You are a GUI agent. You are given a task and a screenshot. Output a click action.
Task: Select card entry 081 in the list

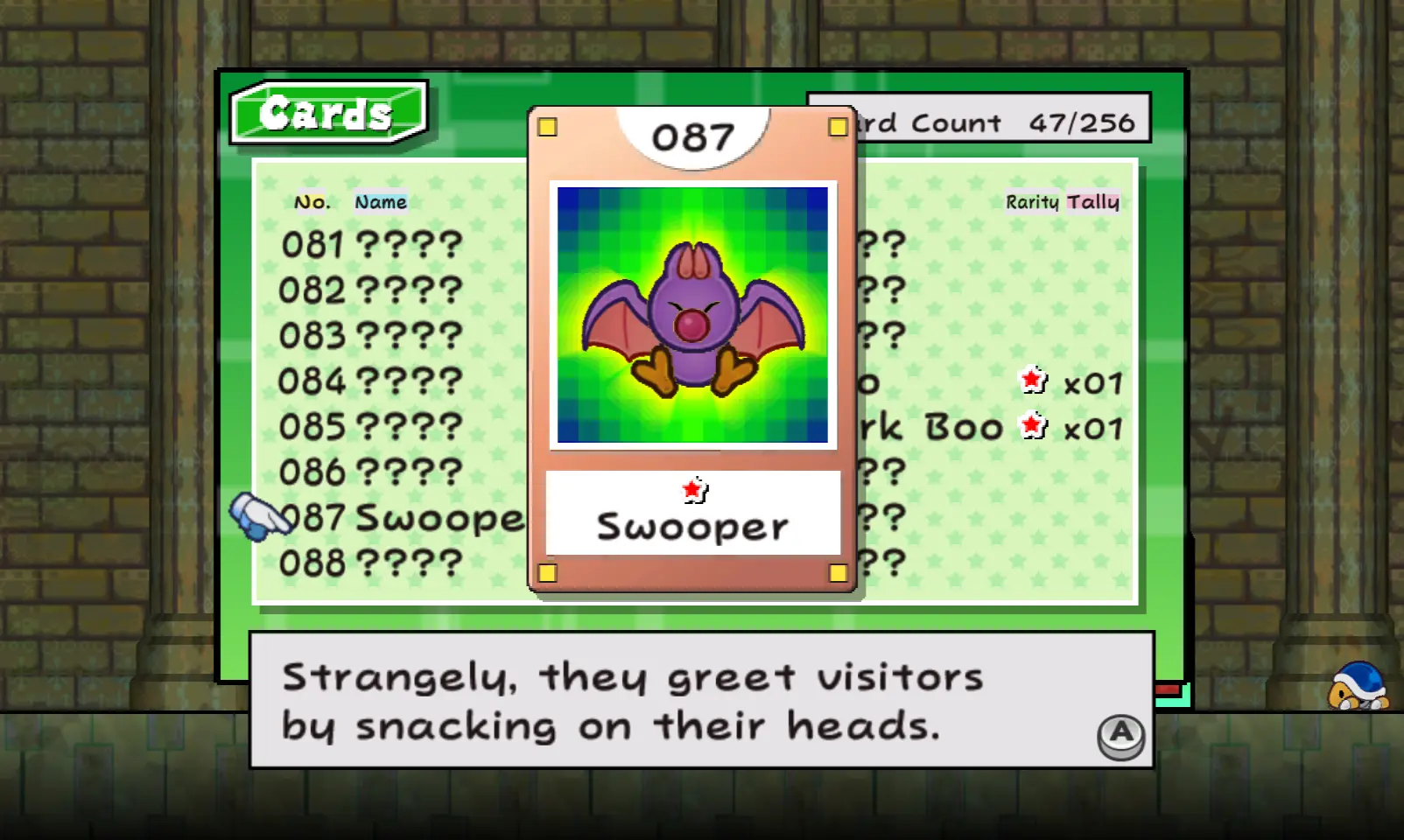371,245
